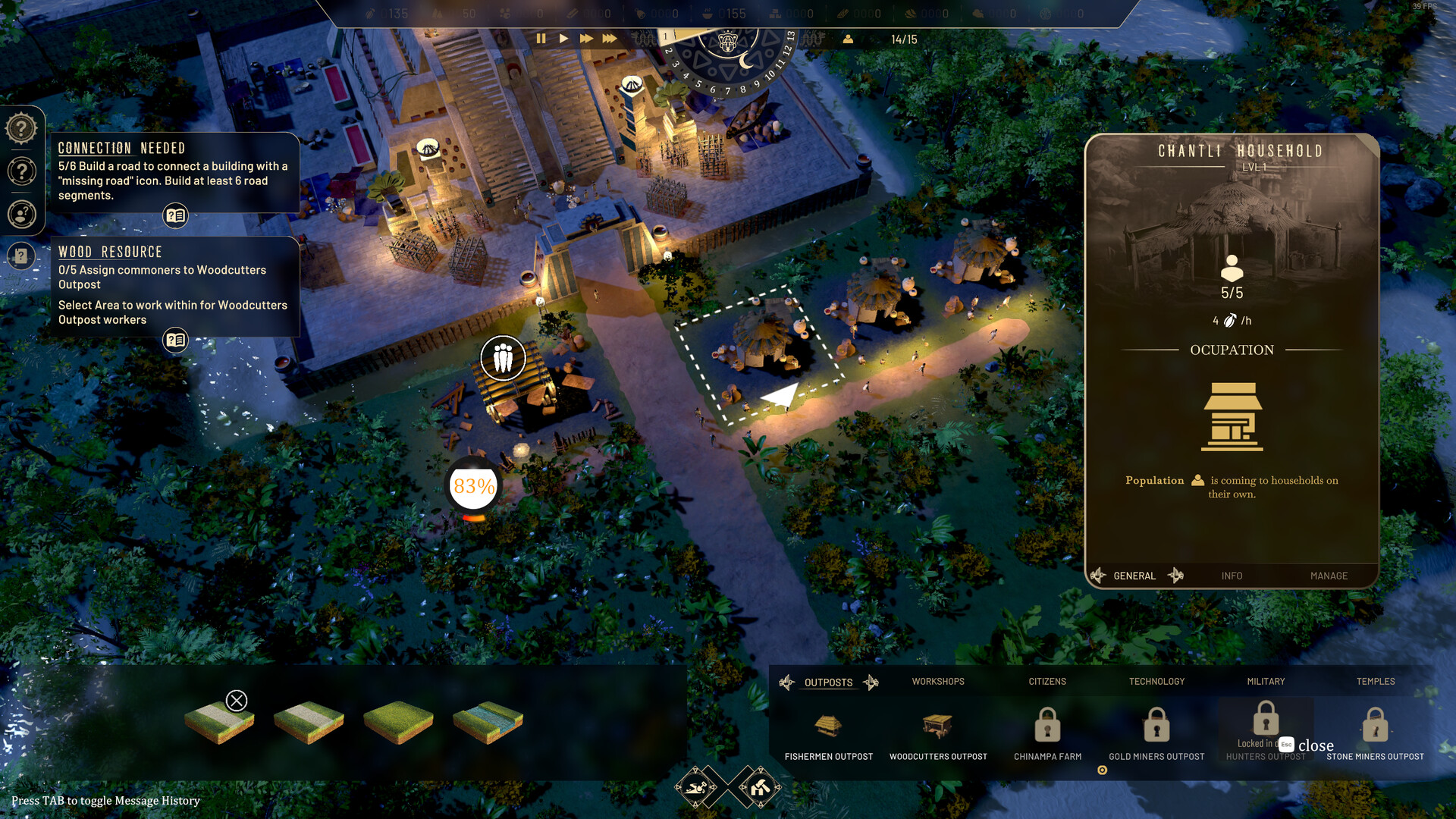The width and height of the screenshot is (1456, 819).
Task: Select the Woodcutters Outpost building icon
Action: click(939, 726)
